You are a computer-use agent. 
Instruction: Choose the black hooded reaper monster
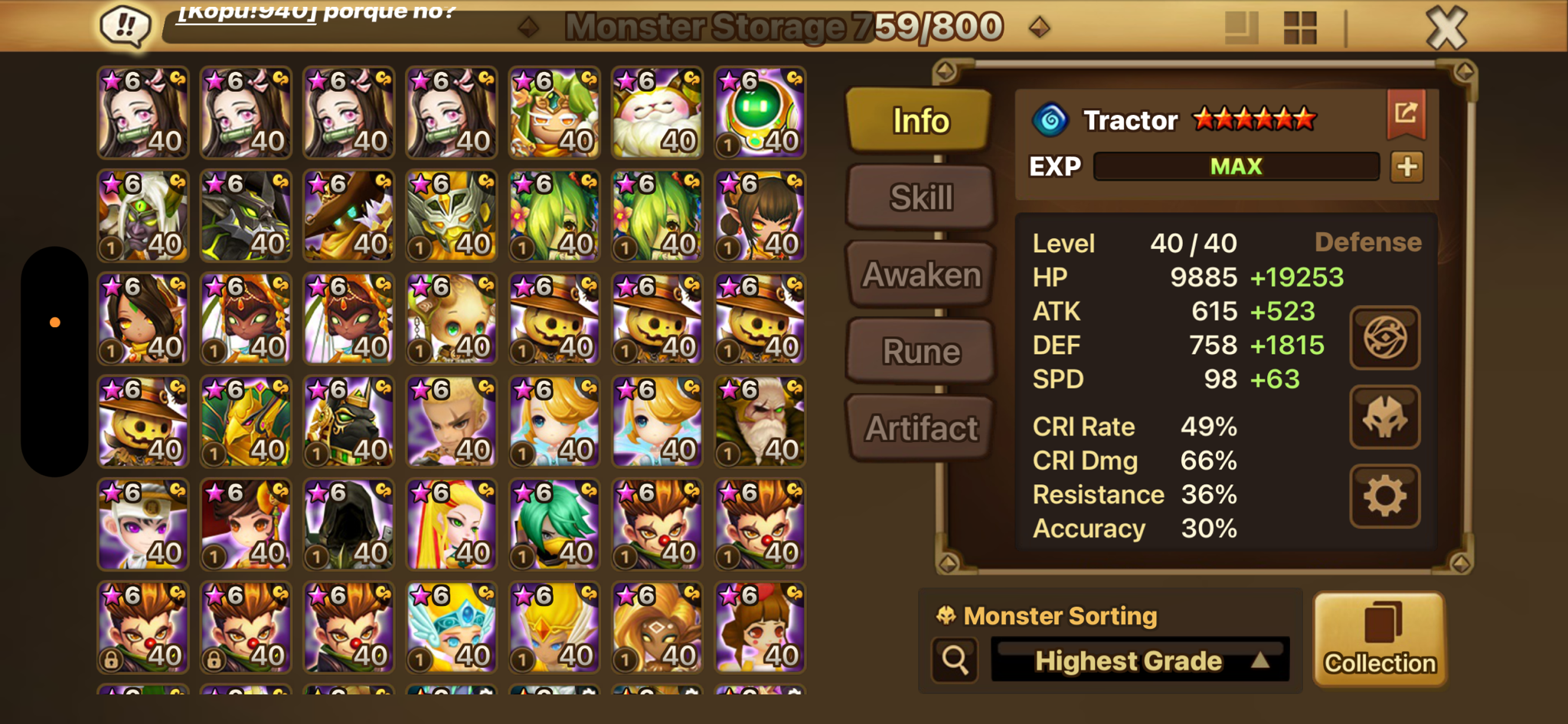point(348,525)
